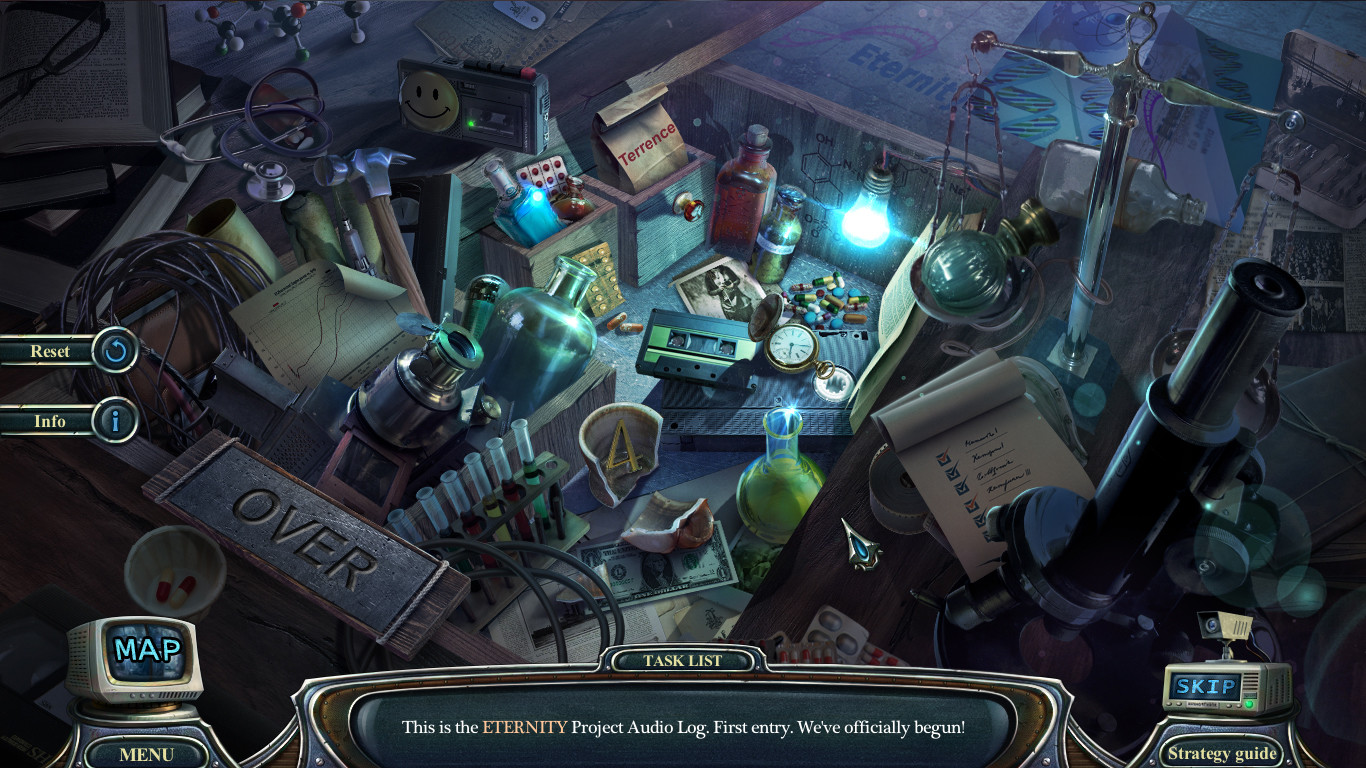Image resolution: width=1366 pixels, height=768 pixels.
Task: Click the SKIP monitor icon
Action: point(1207,688)
